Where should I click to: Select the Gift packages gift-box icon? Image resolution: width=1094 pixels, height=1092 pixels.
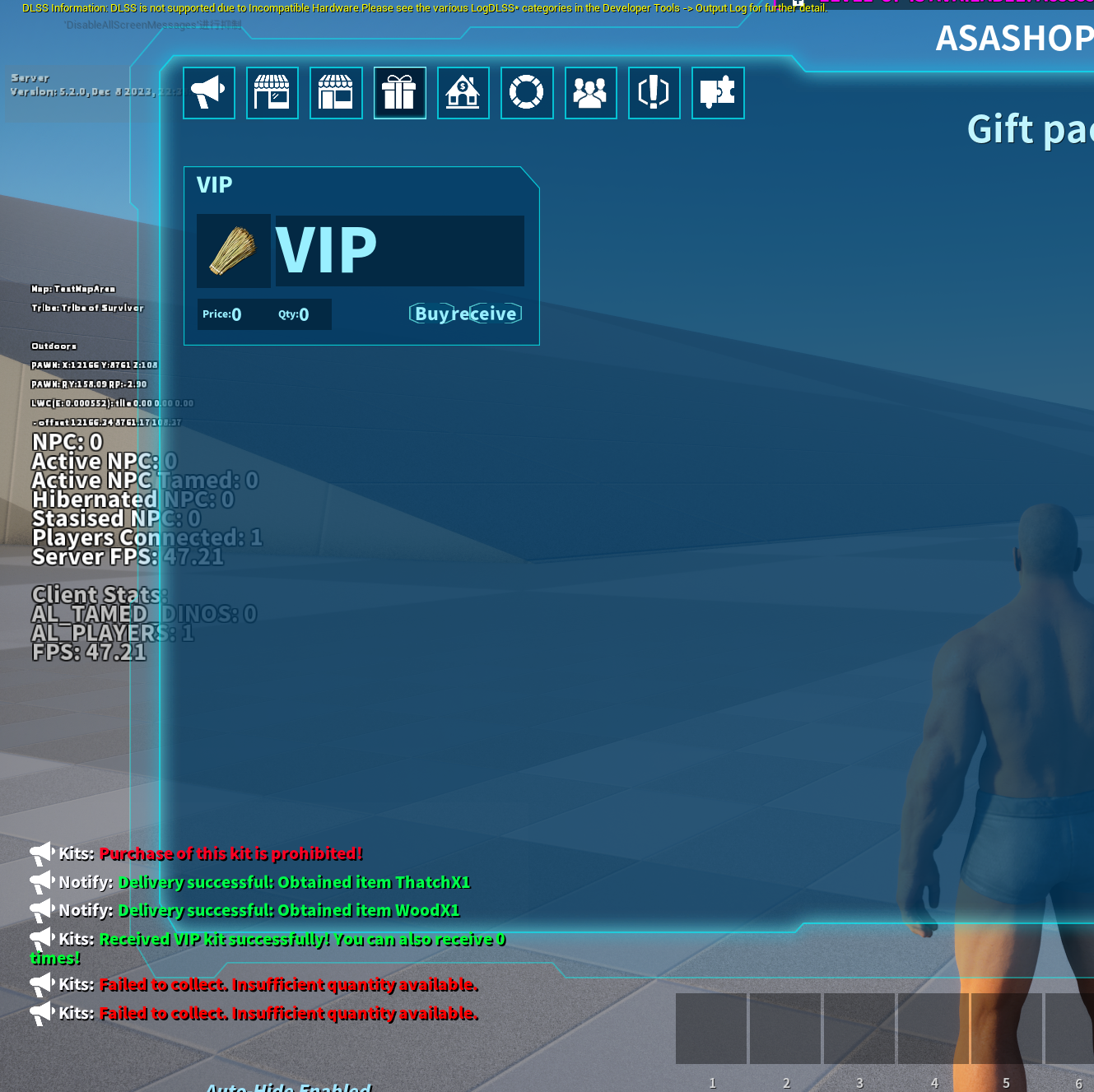pos(399,92)
